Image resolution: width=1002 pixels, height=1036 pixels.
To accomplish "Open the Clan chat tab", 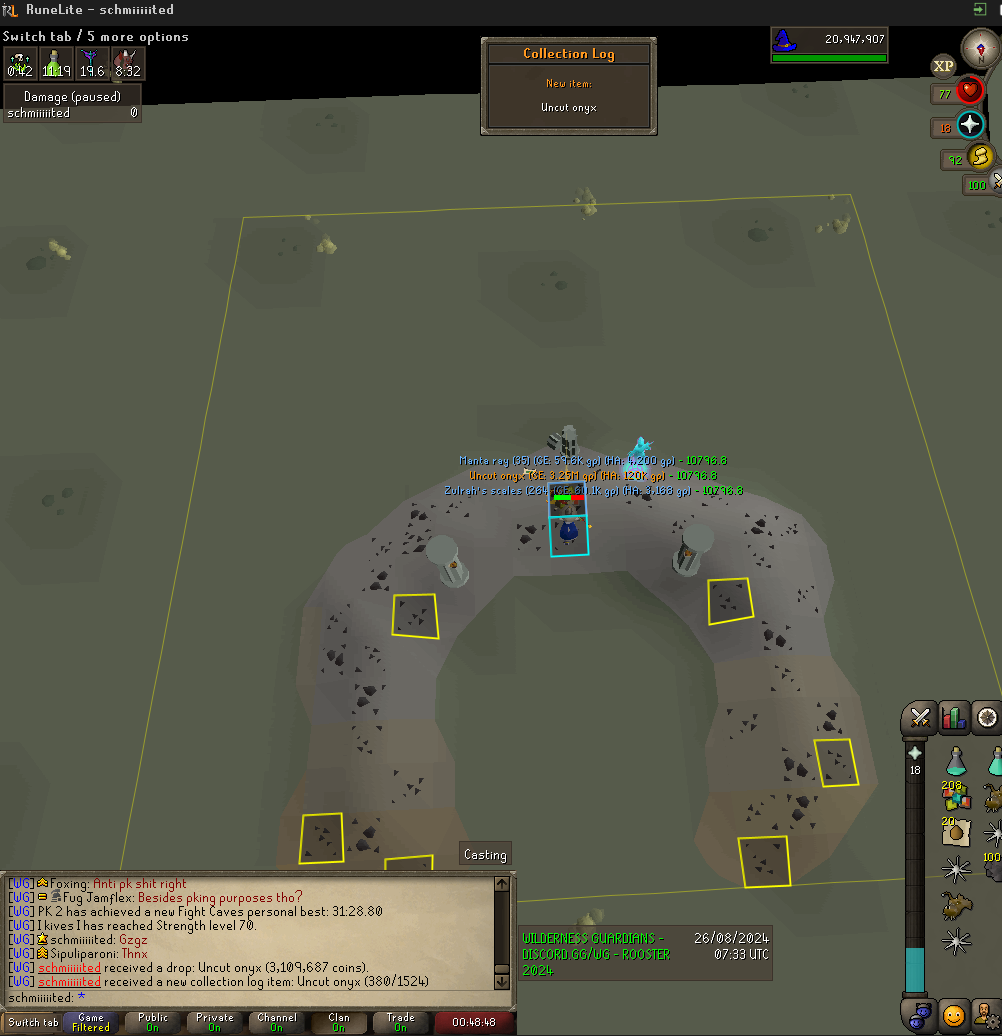I will click(x=339, y=1022).
